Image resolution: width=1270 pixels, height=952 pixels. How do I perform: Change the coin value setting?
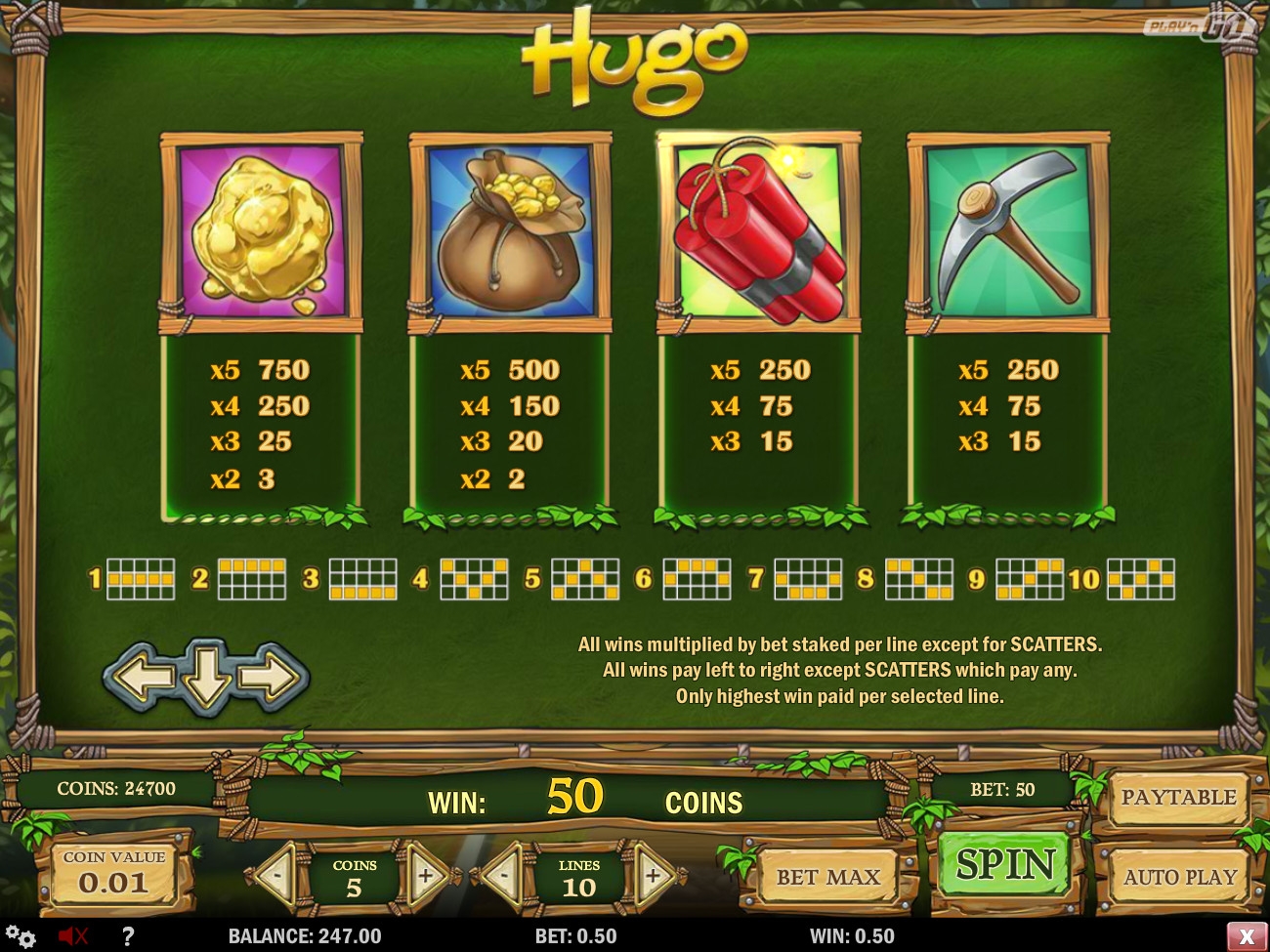tap(114, 874)
